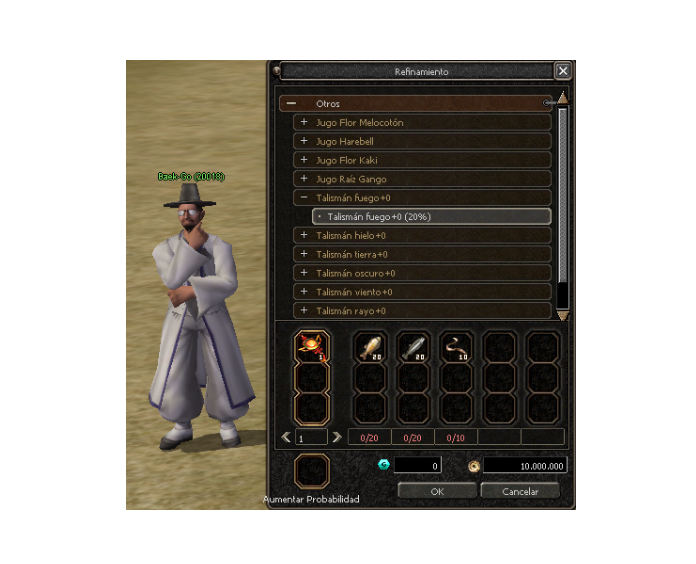Viewport: 696px width, 564px height.
Task: Expand the Talismán viento+0 entry
Action: click(304, 293)
